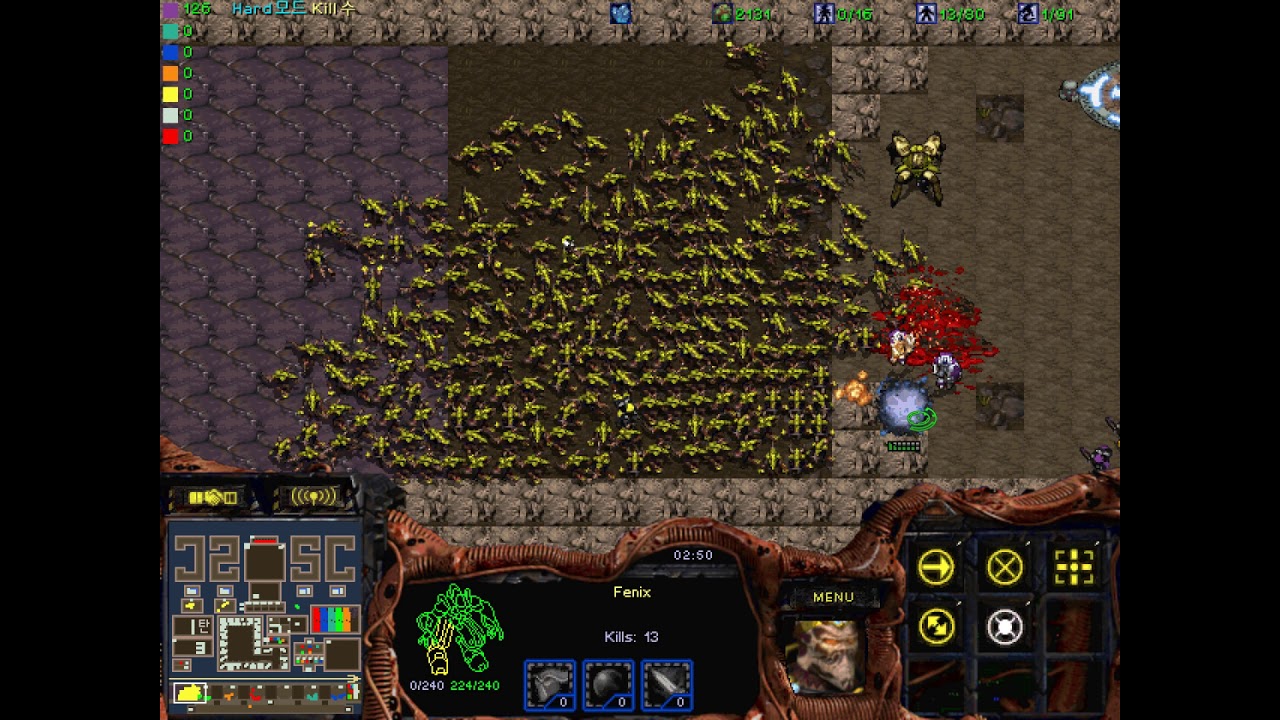Activate the Stop command button

click(x=1005, y=568)
